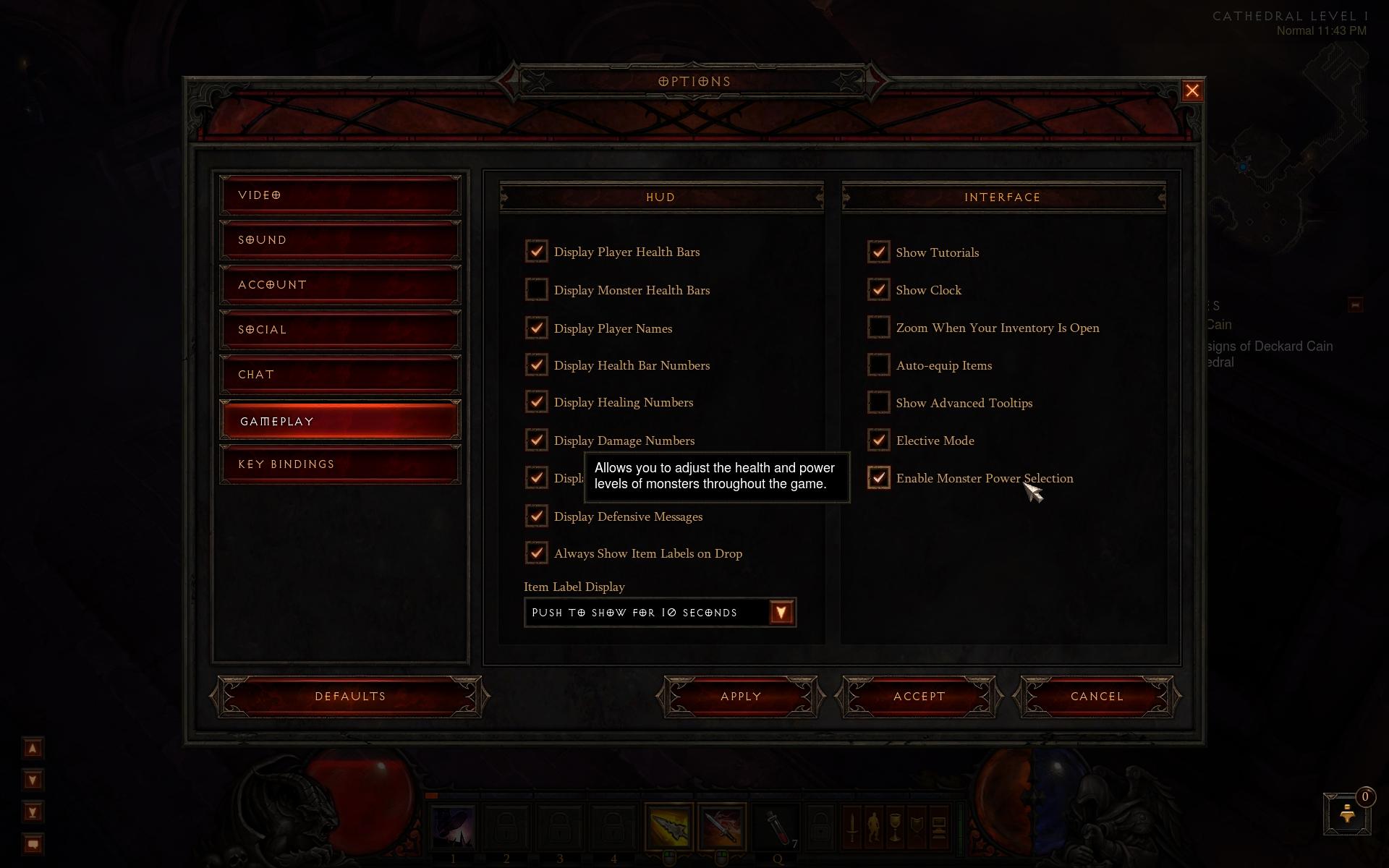Uncheck Display Damage Numbers
Image resolution: width=1389 pixels, height=868 pixels.
point(536,440)
